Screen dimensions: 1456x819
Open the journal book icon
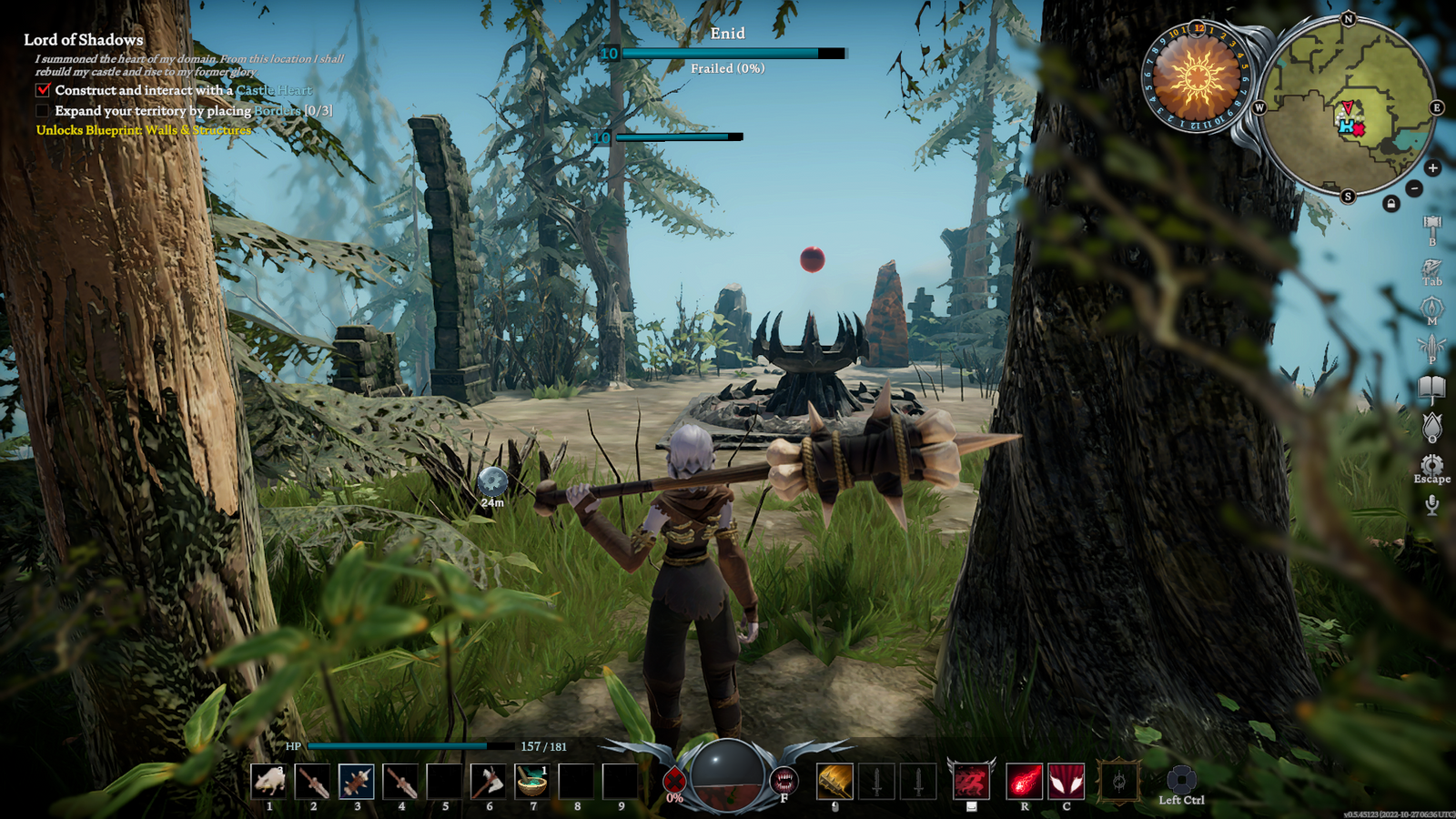[1431, 389]
